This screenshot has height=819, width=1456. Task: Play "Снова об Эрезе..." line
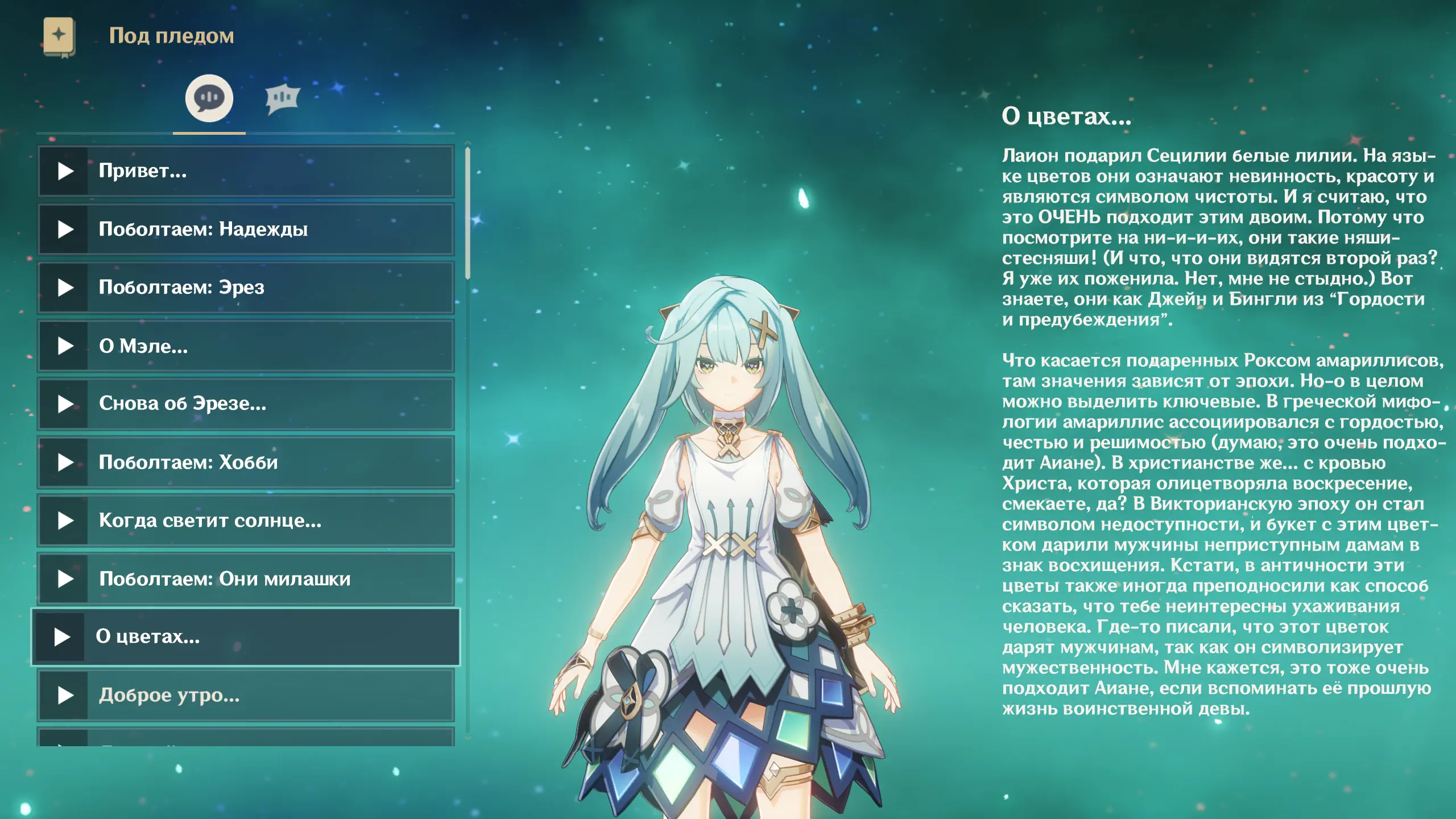point(65,404)
